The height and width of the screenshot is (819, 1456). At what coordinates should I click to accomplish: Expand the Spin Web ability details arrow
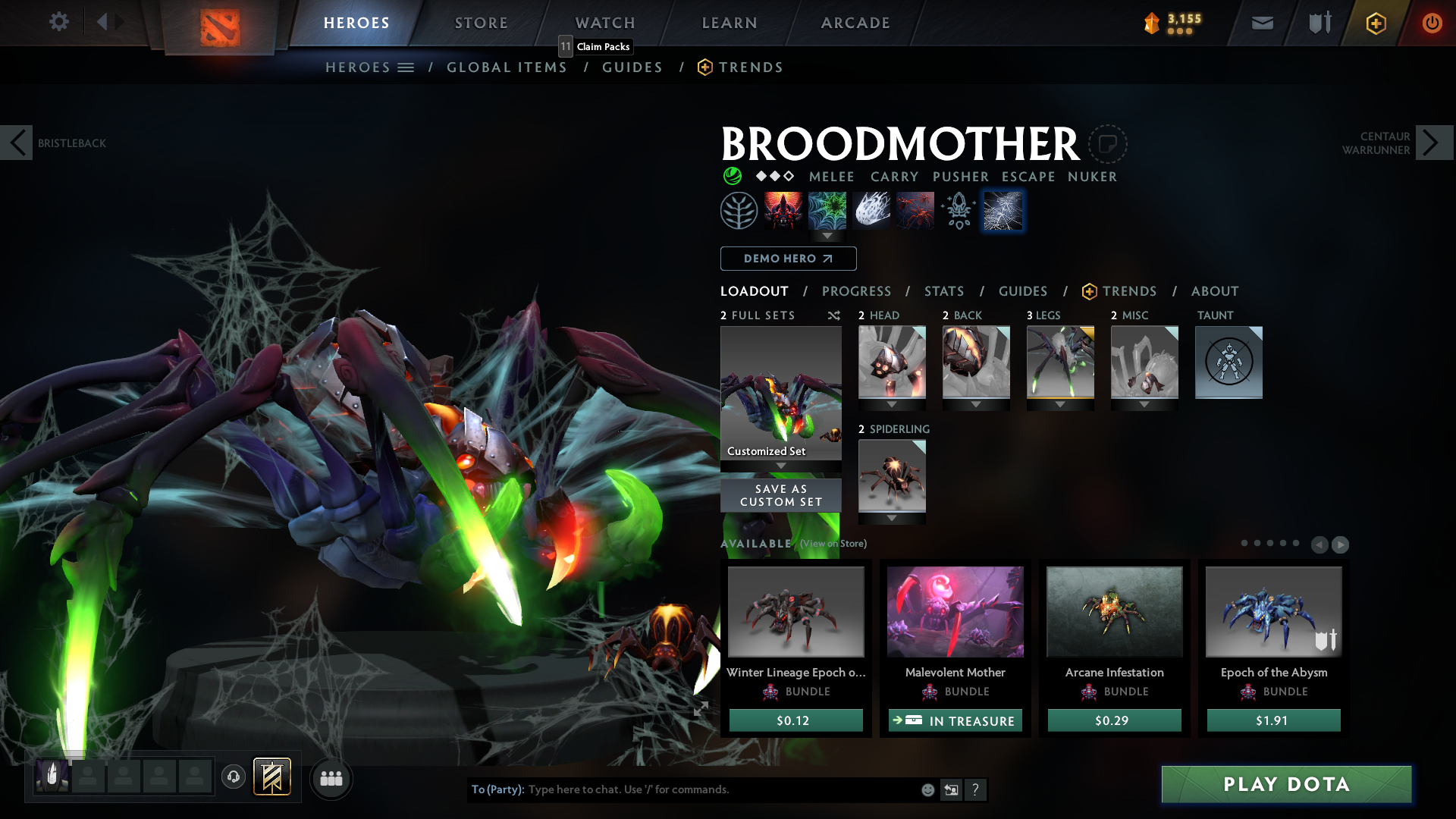point(827,237)
